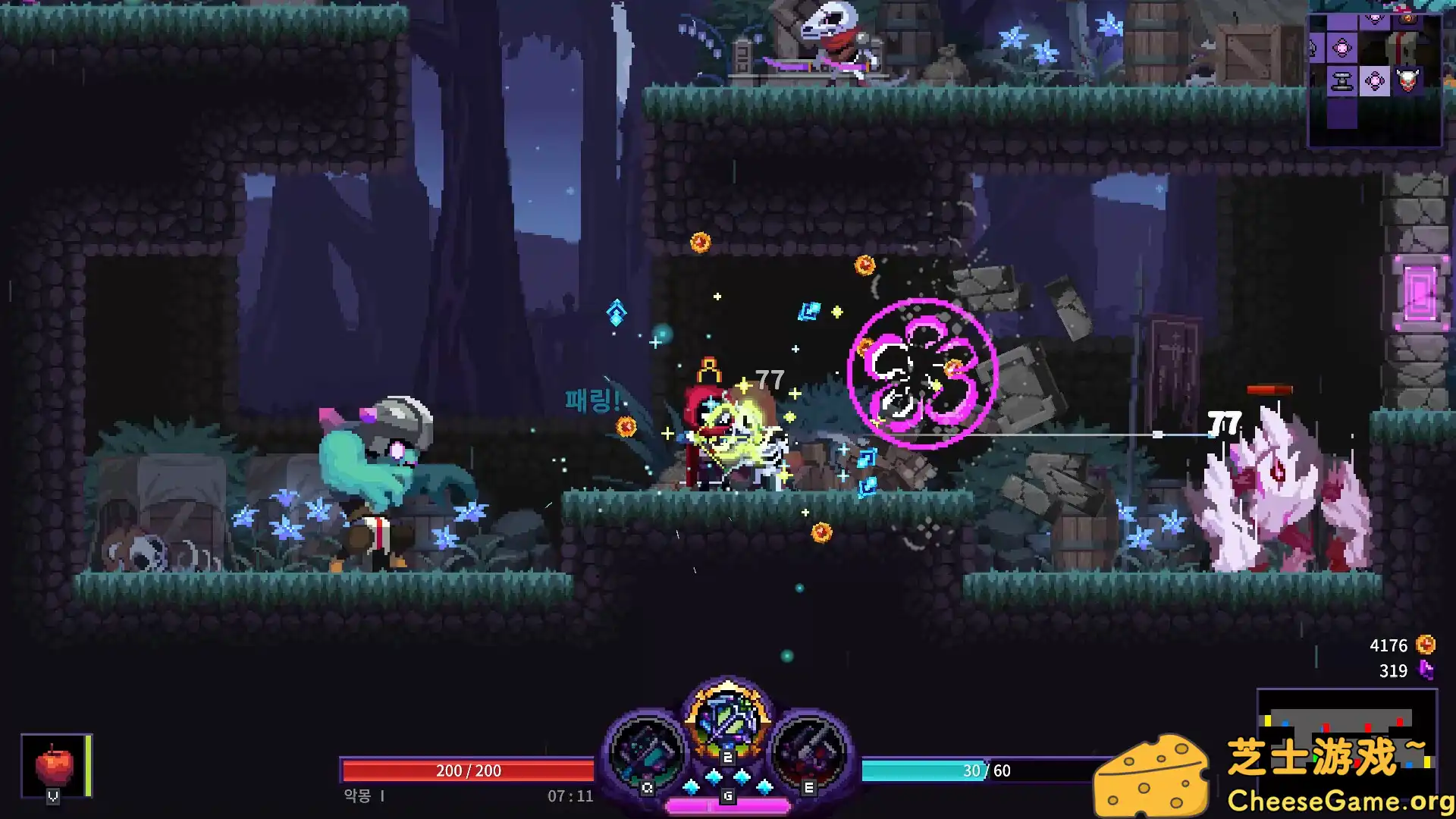Select the boss skull room on the minimap
Viewport: 1456px width, 819px height.
point(1407,79)
